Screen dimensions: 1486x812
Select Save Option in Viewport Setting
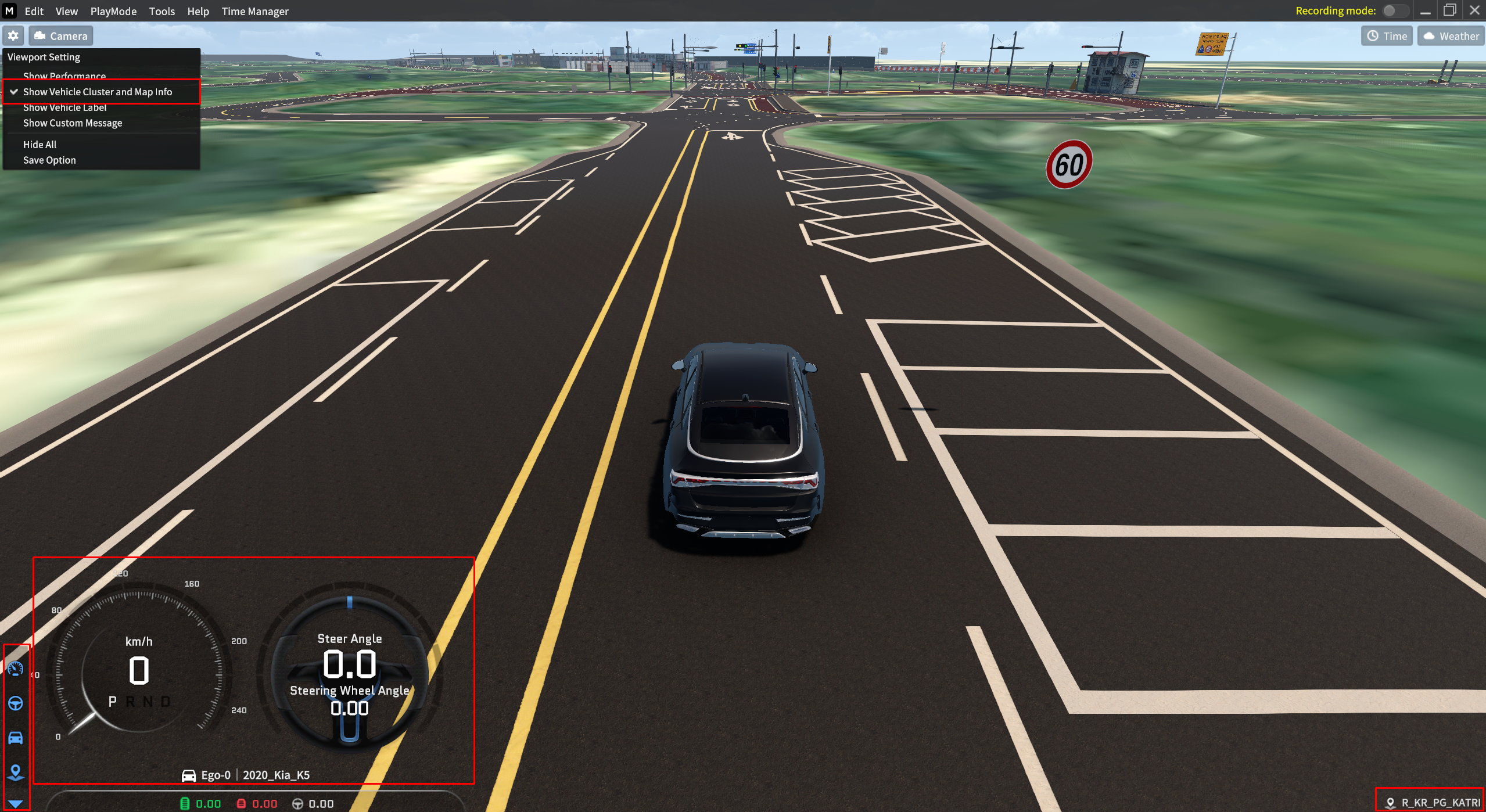click(49, 160)
